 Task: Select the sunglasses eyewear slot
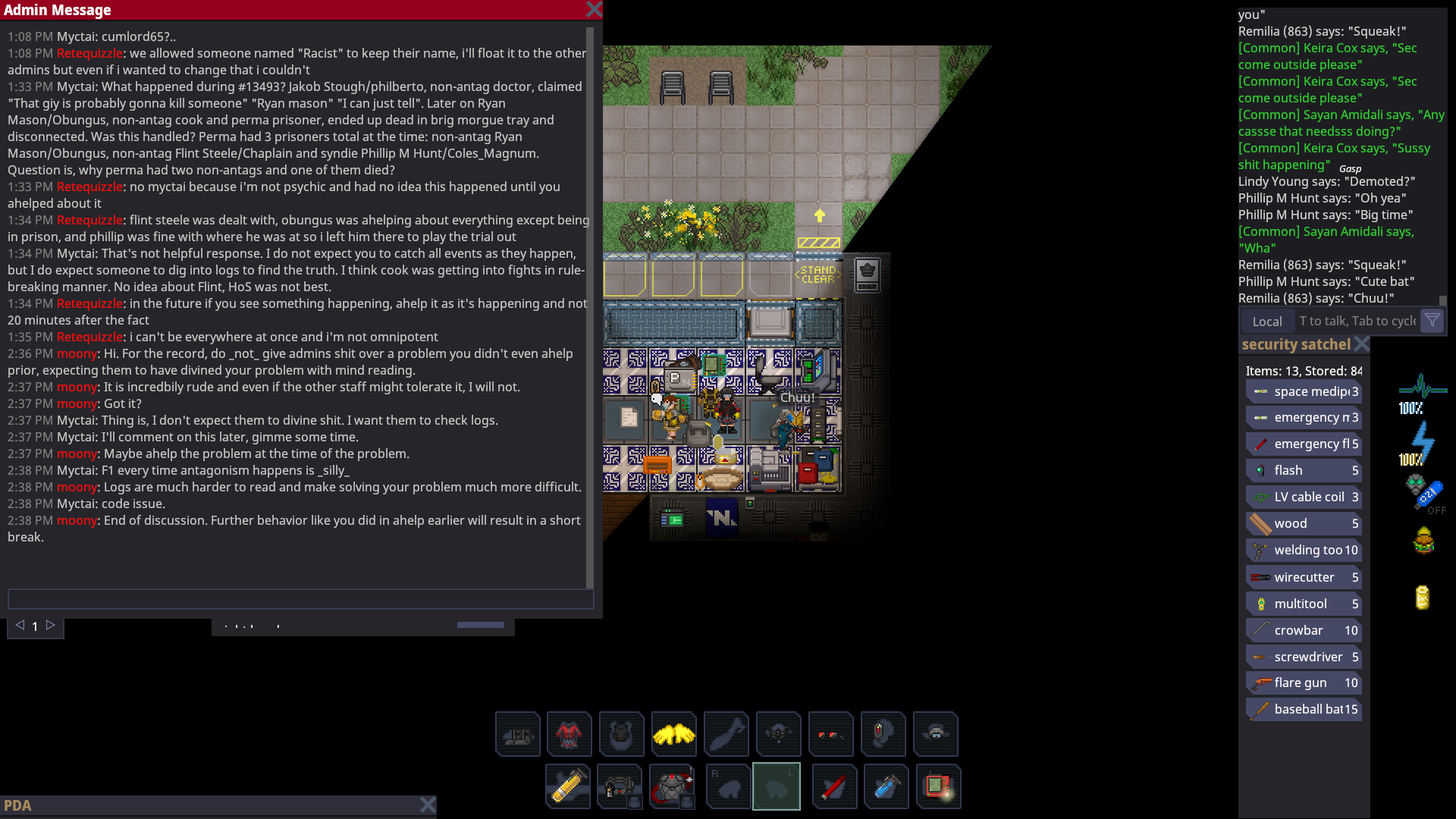[x=830, y=734]
